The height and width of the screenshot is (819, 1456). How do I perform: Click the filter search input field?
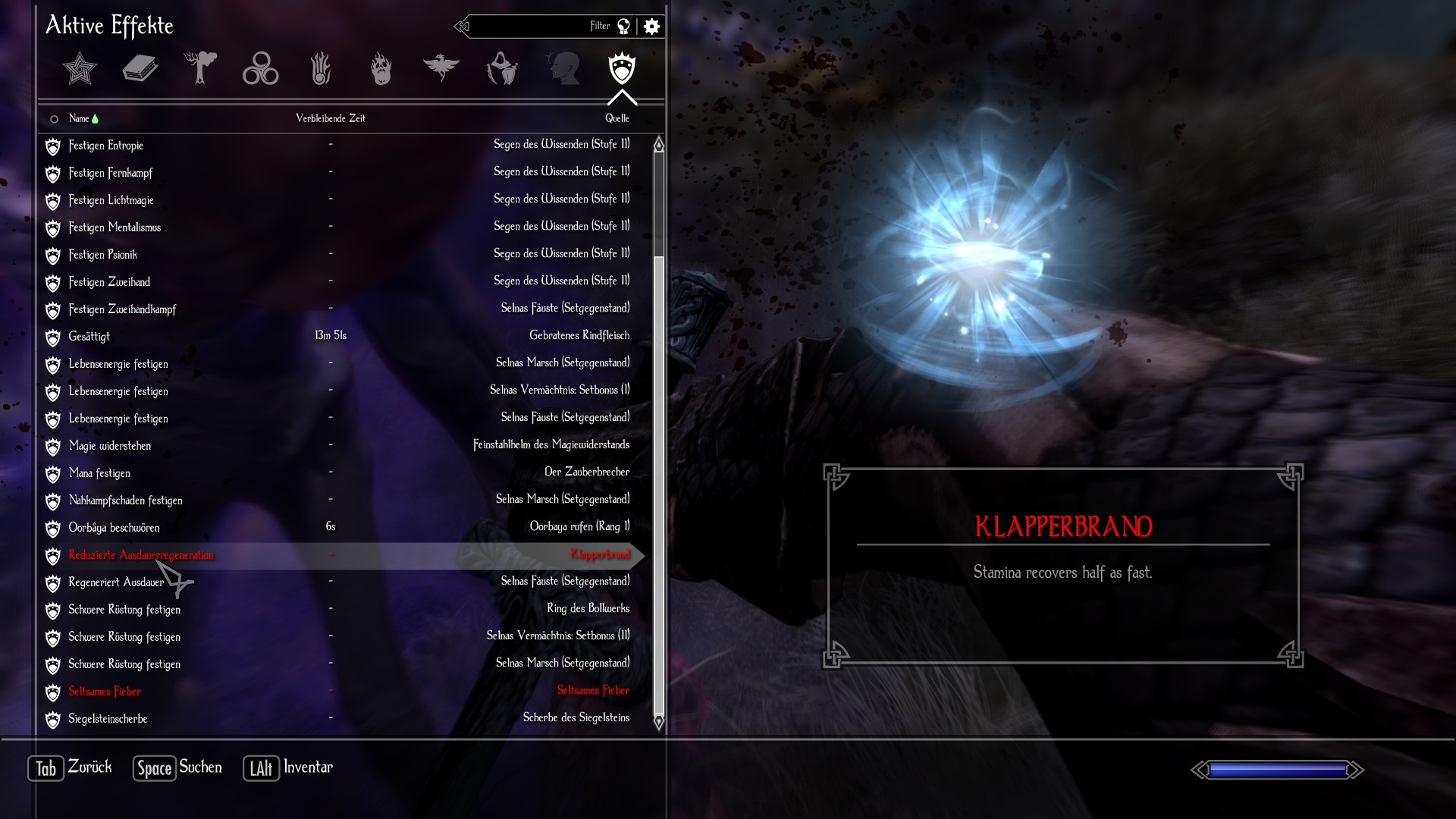(531, 27)
